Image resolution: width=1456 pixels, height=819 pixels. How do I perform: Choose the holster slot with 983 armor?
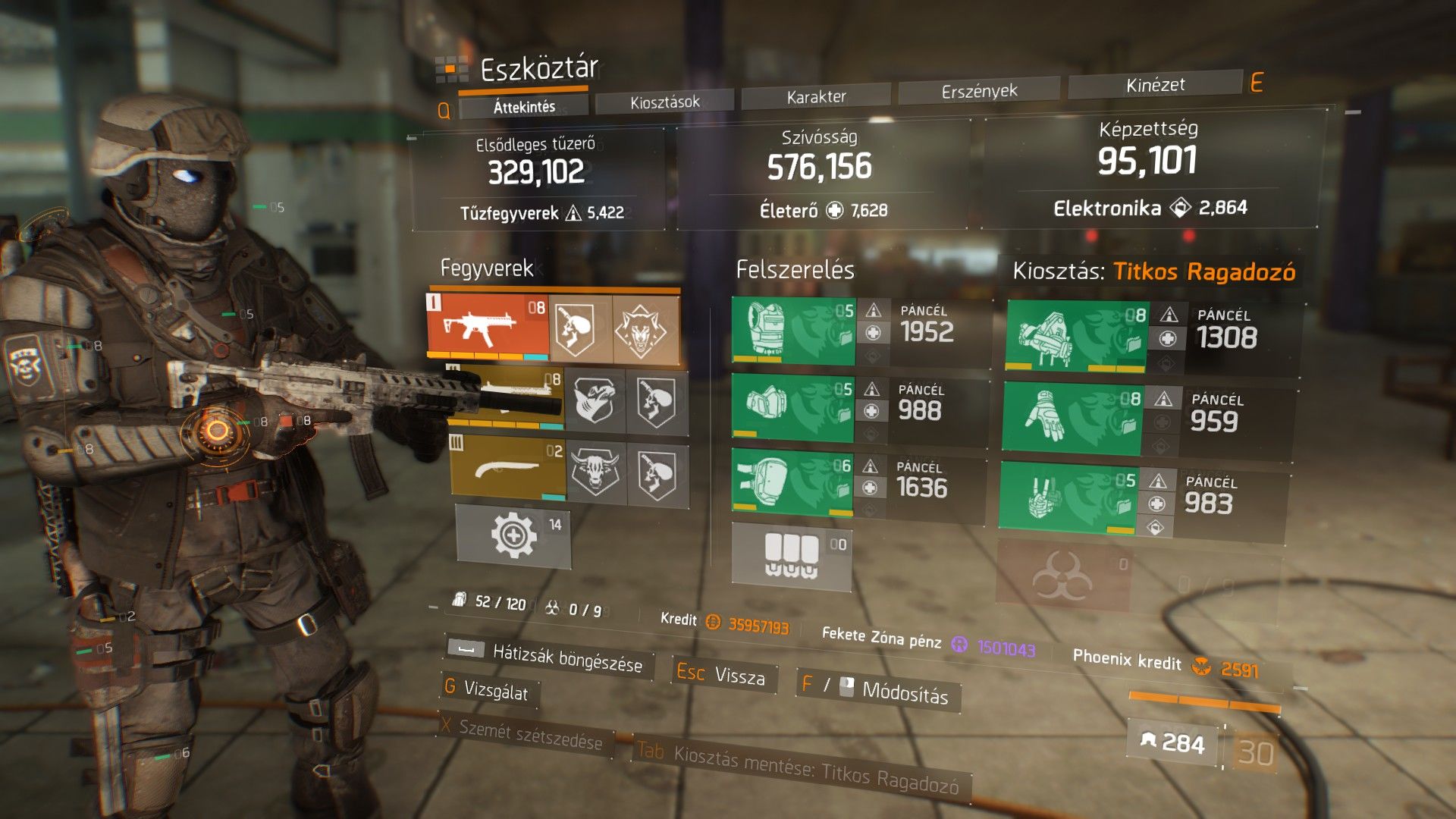(x=1068, y=497)
